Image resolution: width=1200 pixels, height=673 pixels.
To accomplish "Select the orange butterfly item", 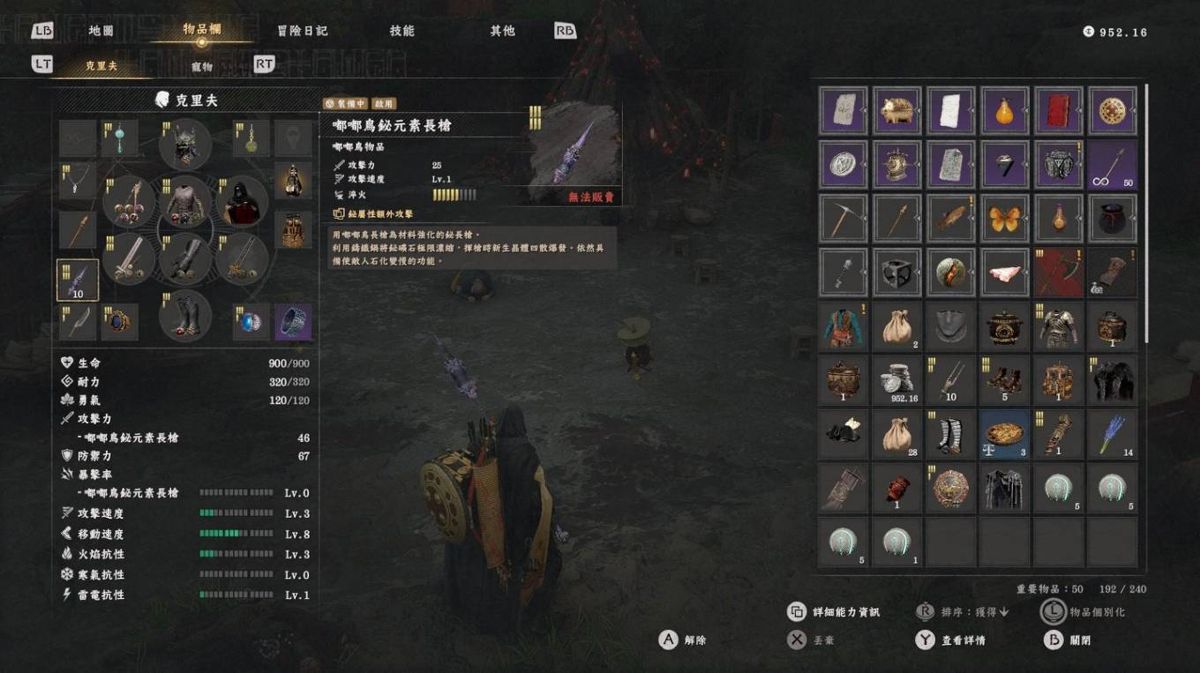I will (x=1005, y=218).
